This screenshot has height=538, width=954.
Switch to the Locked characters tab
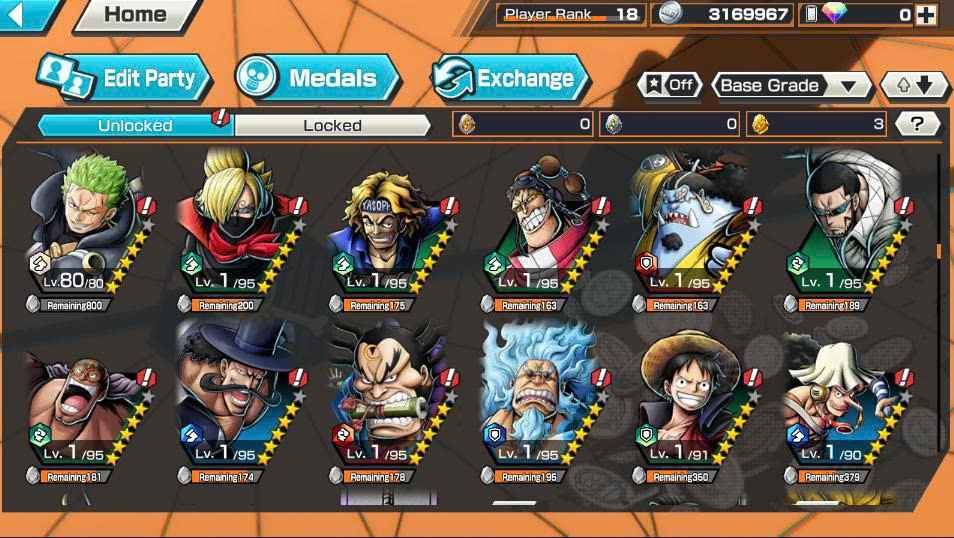(x=332, y=125)
